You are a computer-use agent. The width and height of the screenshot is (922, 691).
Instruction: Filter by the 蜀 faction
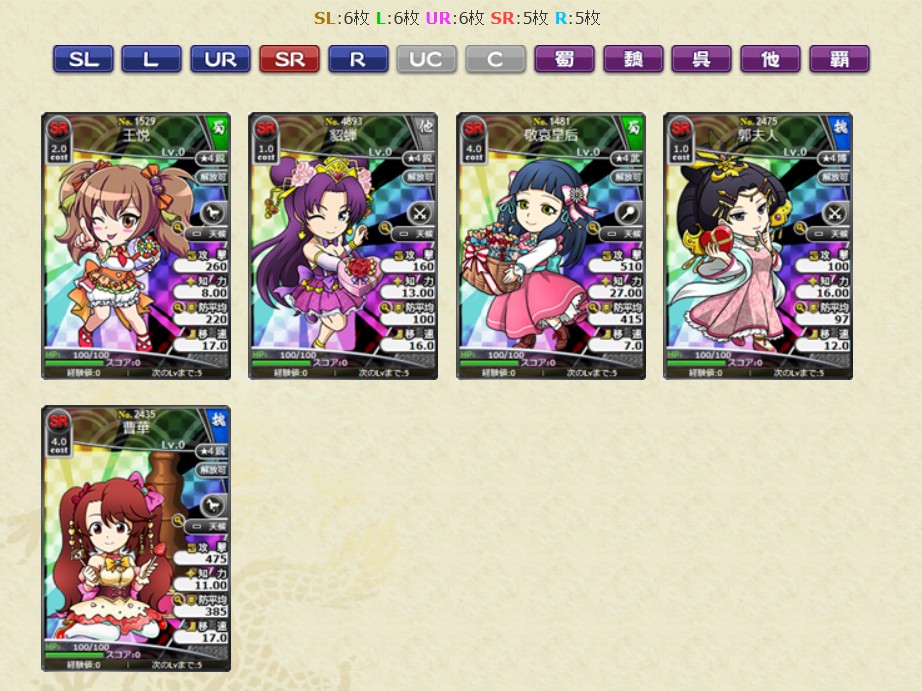(x=564, y=59)
